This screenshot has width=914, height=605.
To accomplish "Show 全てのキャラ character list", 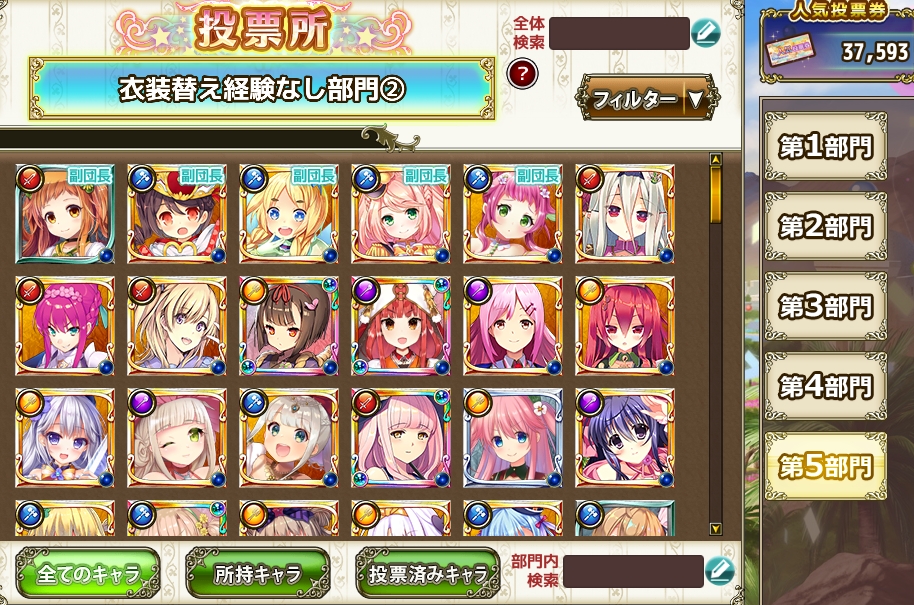I will tap(87, 574).
